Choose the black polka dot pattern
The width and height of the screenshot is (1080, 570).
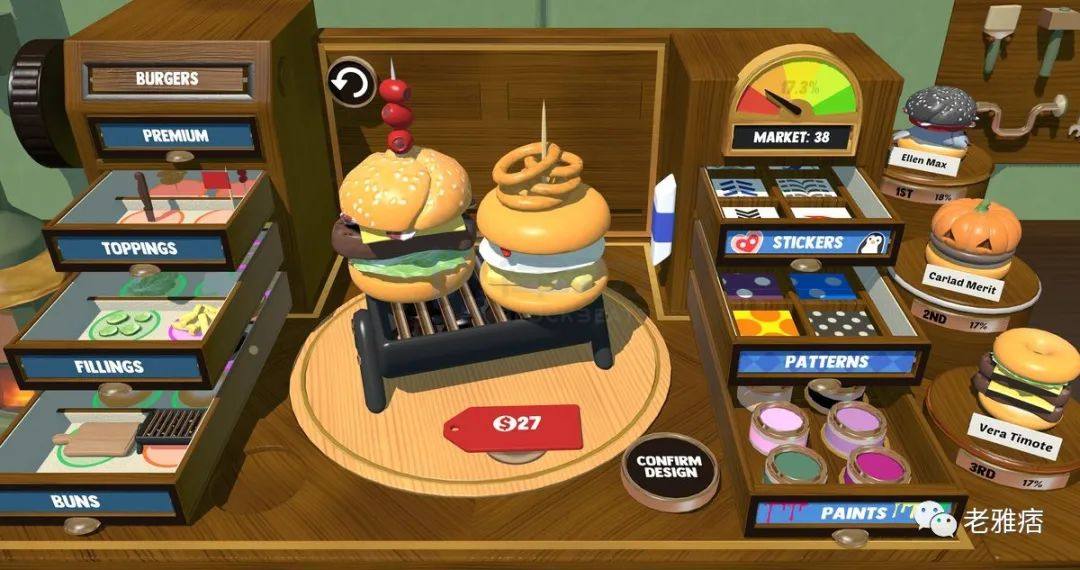842,321
